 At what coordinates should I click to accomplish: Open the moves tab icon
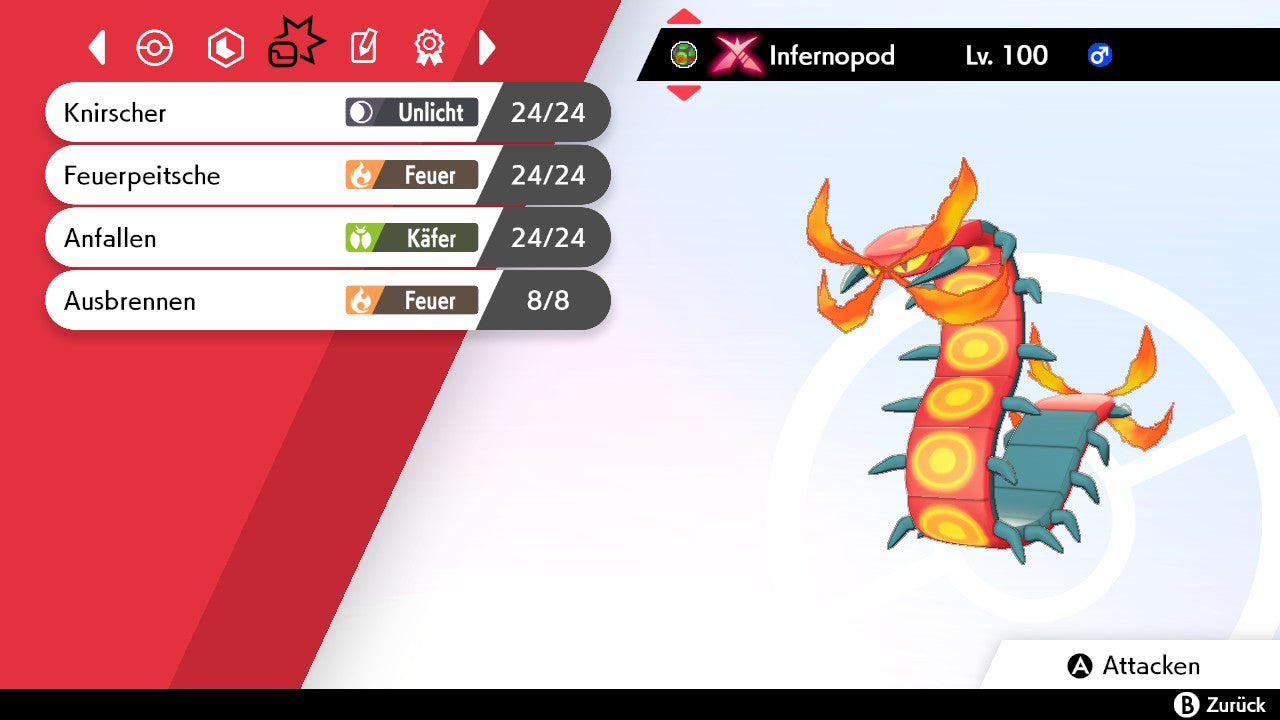coord(296,44)
